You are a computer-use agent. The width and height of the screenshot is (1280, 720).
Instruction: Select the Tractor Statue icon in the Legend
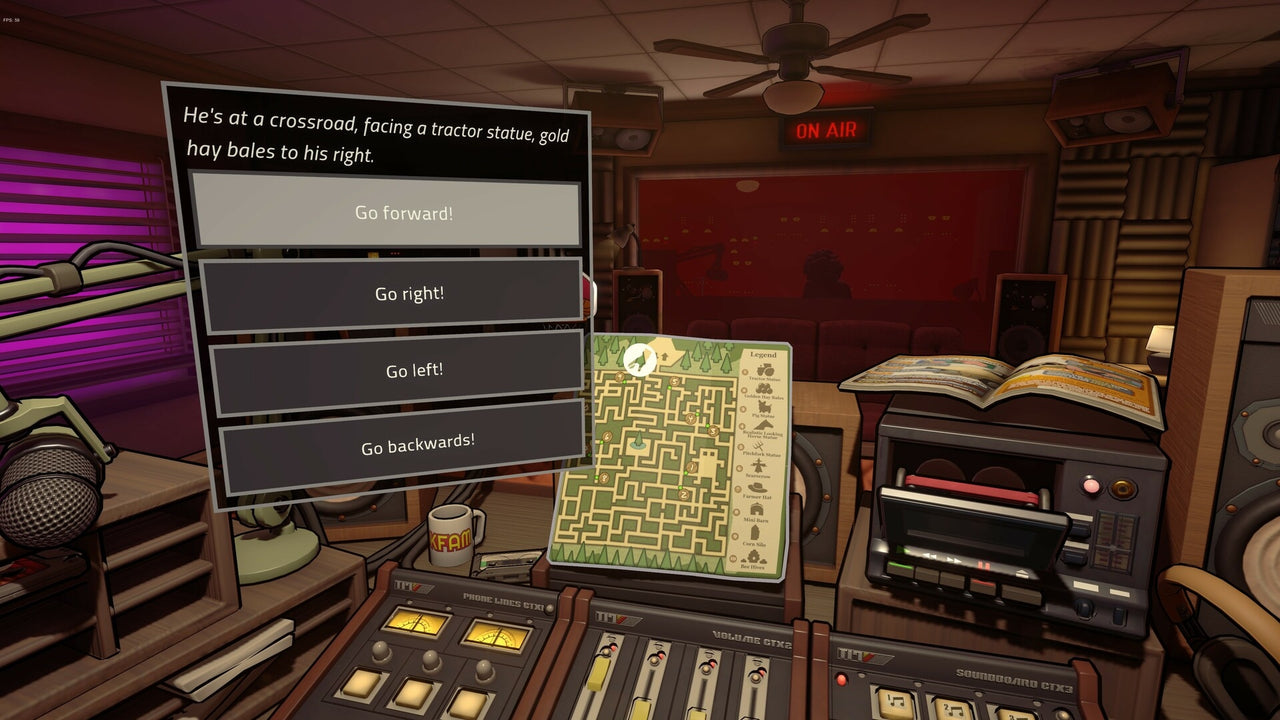(763, 369)
